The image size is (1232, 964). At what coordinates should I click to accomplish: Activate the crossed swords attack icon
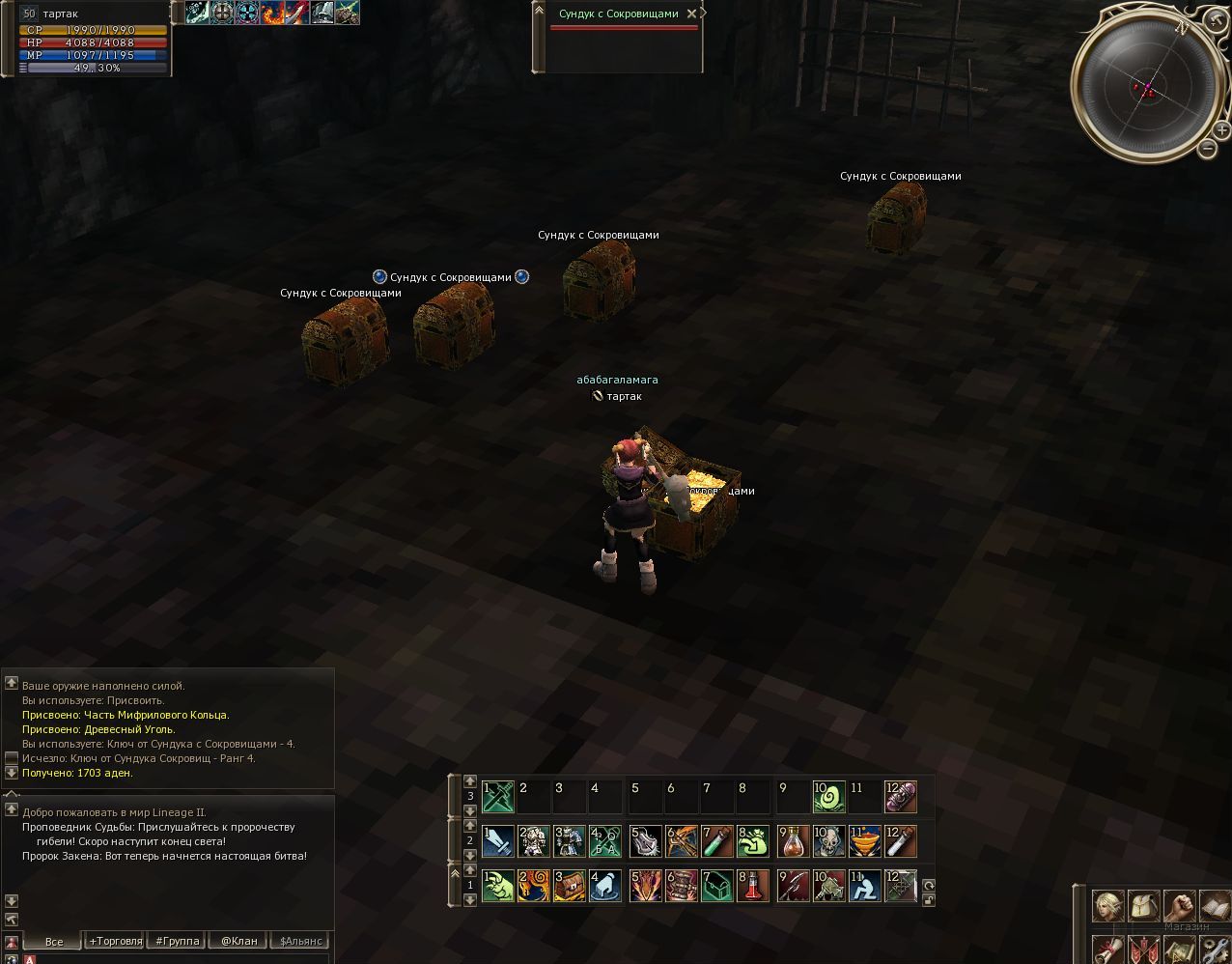coord(498,797)
